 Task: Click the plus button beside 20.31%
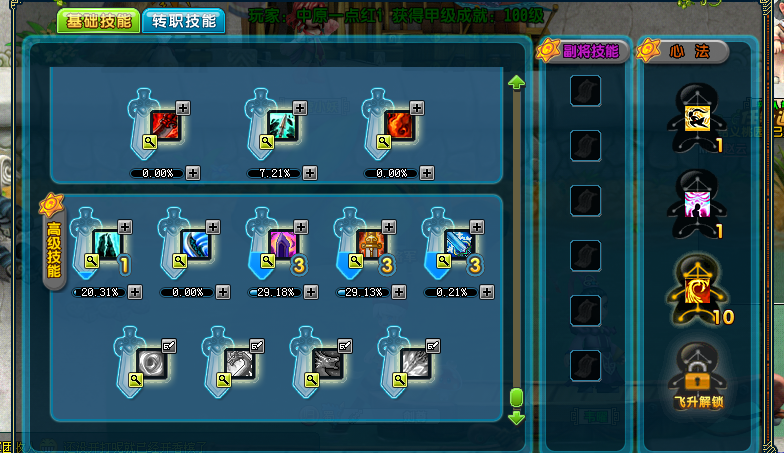(x=135, y=292)
